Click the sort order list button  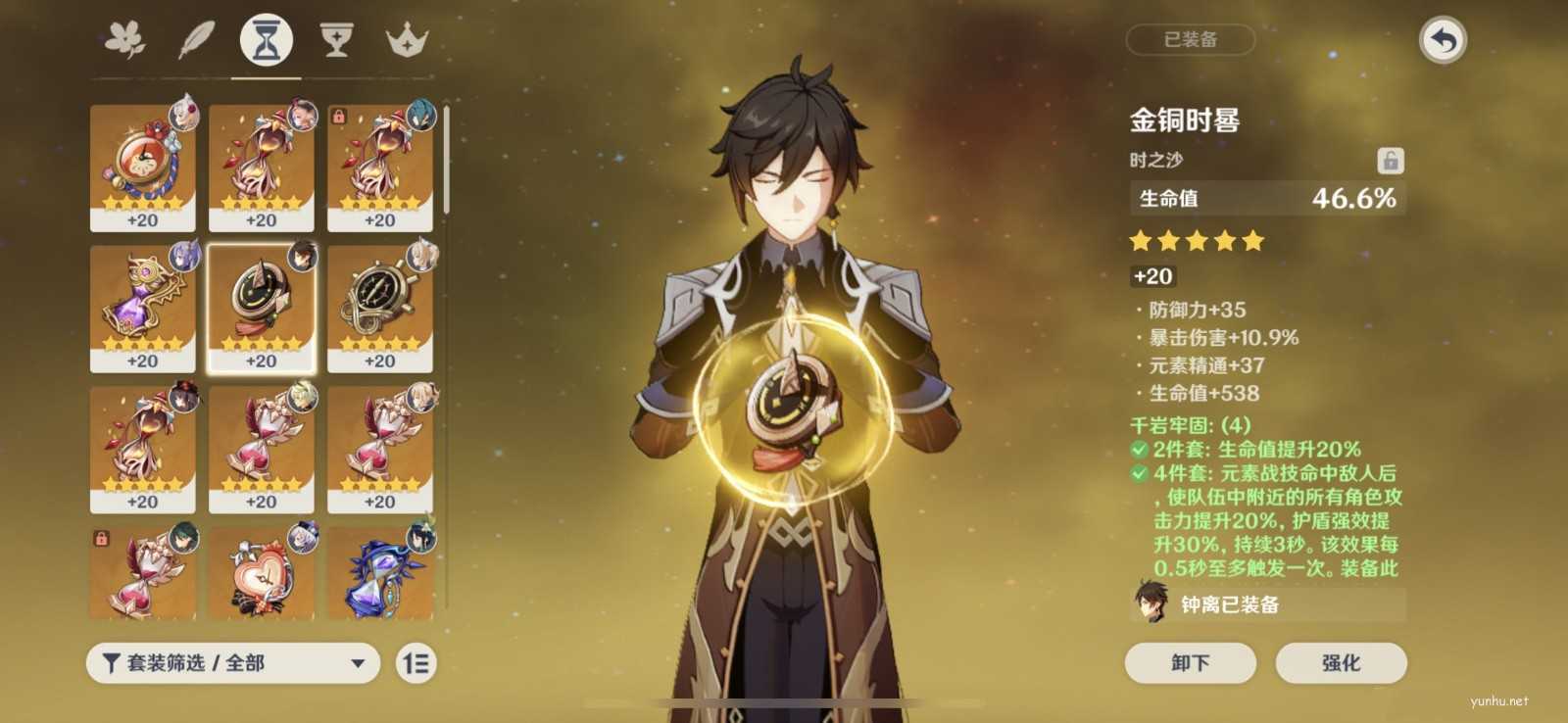(x=416, y=663)
